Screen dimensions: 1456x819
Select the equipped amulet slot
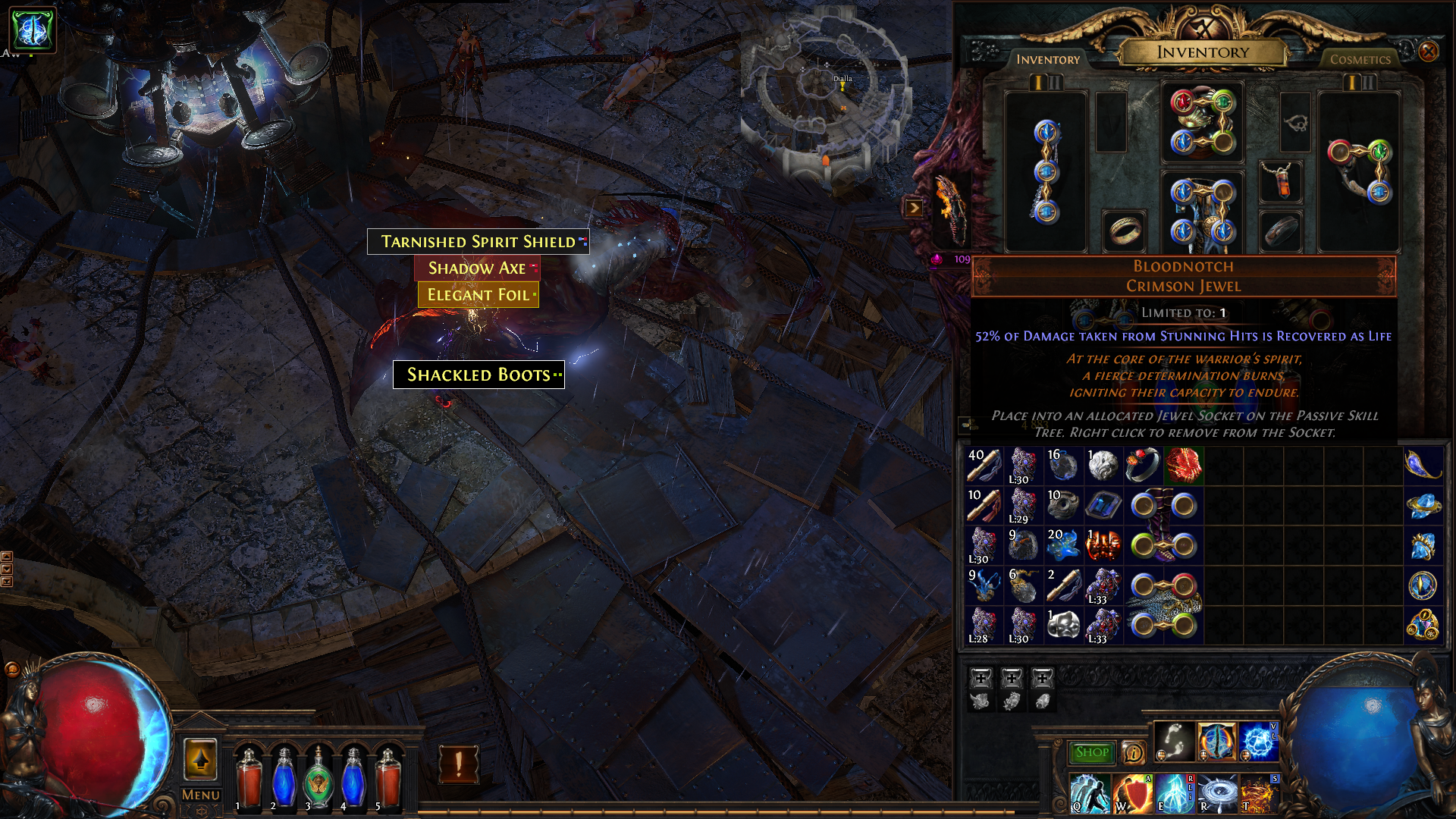(1281, 182)
